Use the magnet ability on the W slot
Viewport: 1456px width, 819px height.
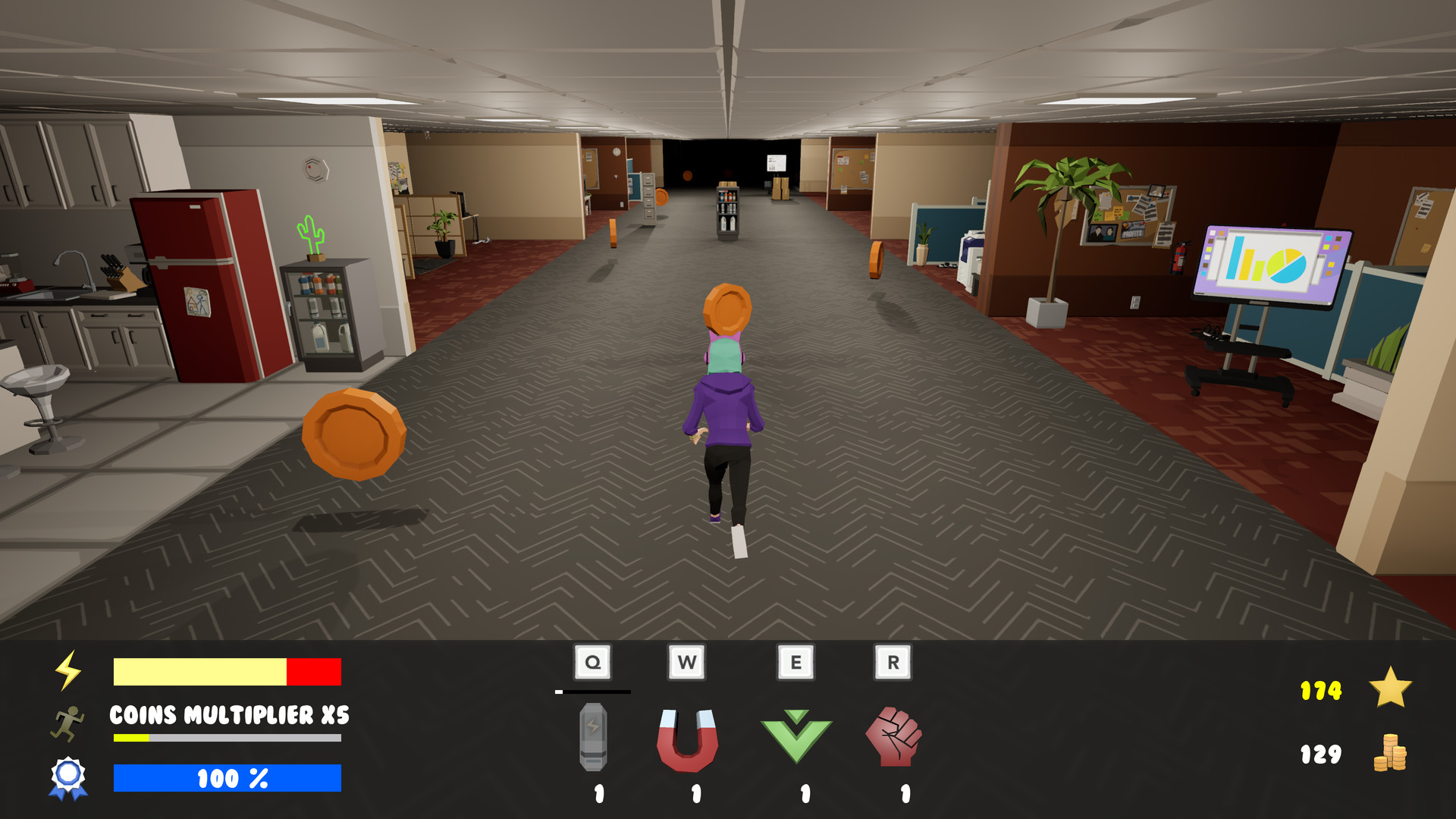point(689,739)
